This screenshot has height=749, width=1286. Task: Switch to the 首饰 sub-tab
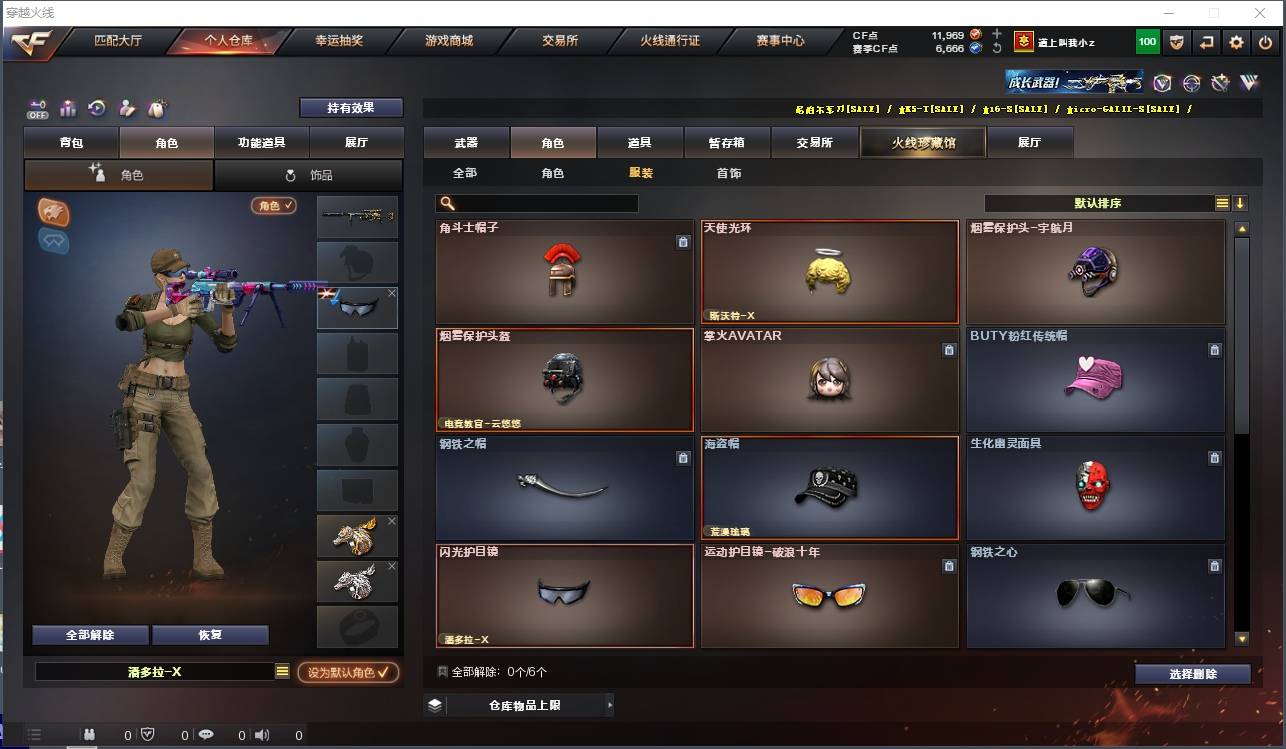click(x=729, y=172)
